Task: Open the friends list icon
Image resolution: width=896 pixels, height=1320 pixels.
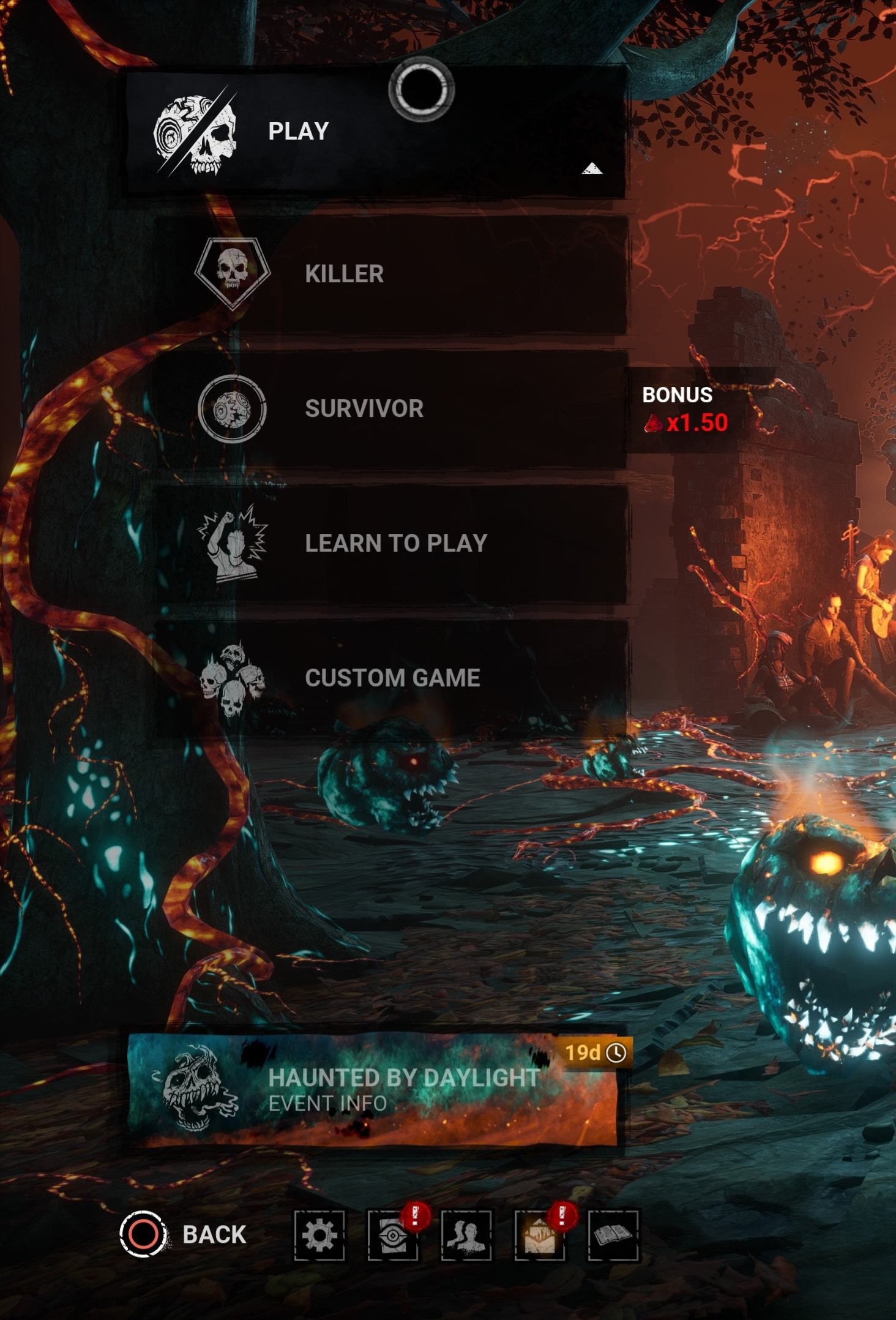Action: point(466,1236)
